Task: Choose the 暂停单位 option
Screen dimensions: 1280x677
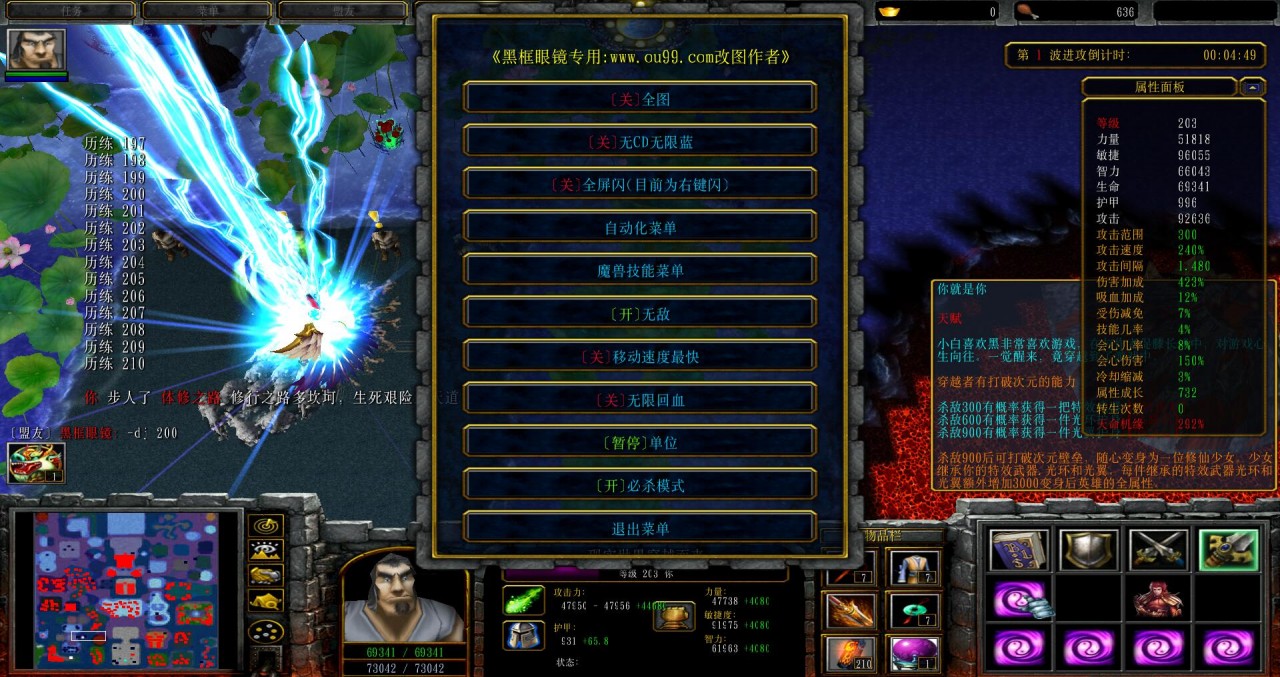Action: [x=640, y=442]
